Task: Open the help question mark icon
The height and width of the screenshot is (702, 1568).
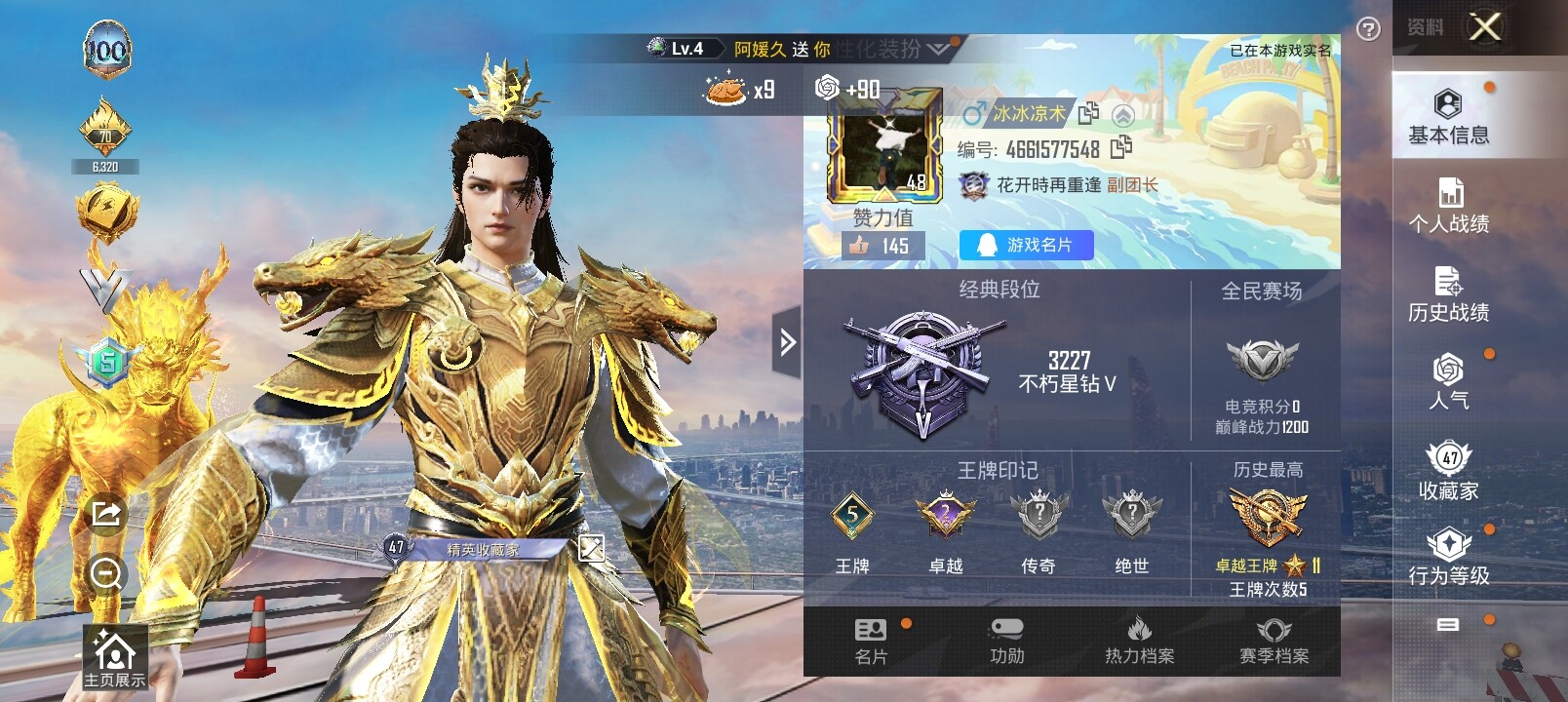Action: pyautogui.click(x=1368, y=29)
